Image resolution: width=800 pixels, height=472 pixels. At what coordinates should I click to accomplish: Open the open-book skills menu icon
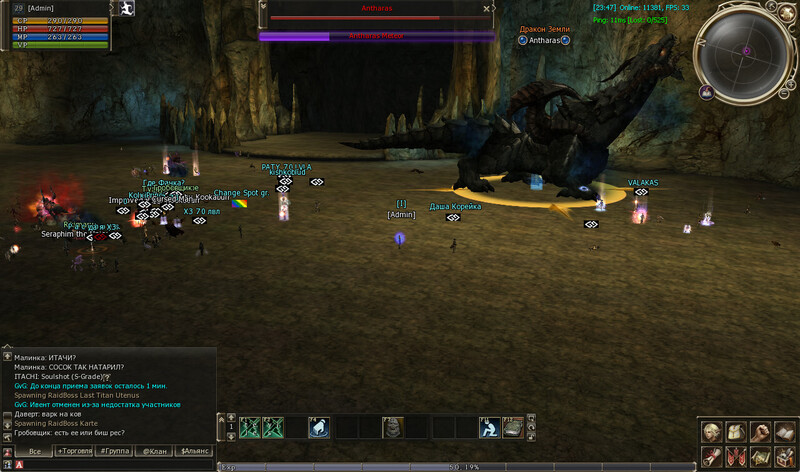pos(786,432)
